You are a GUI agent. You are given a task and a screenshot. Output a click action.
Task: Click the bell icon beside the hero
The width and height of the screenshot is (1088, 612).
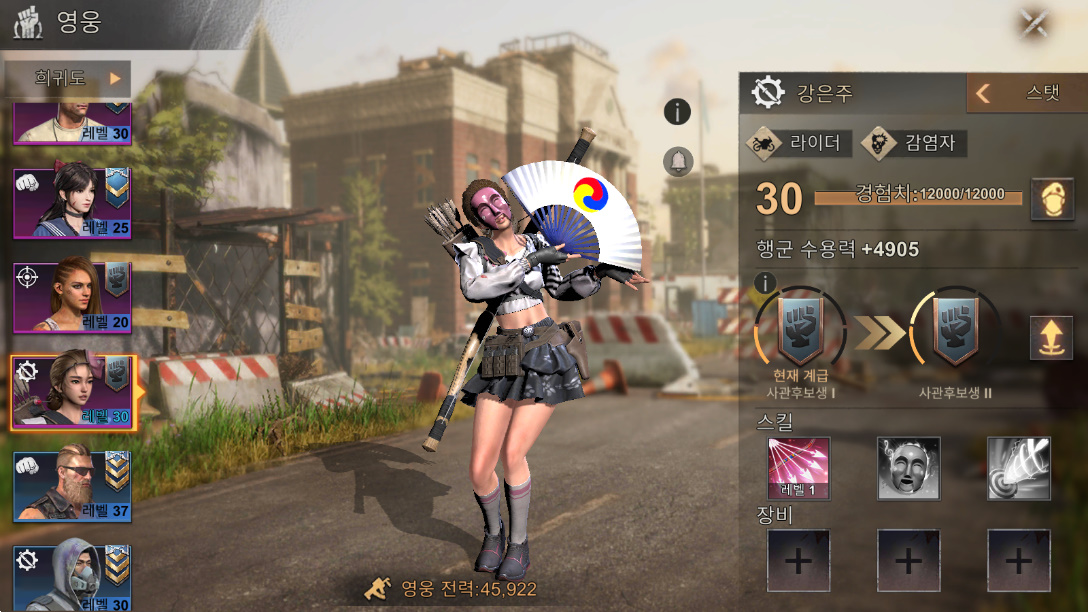coord(678,161)
